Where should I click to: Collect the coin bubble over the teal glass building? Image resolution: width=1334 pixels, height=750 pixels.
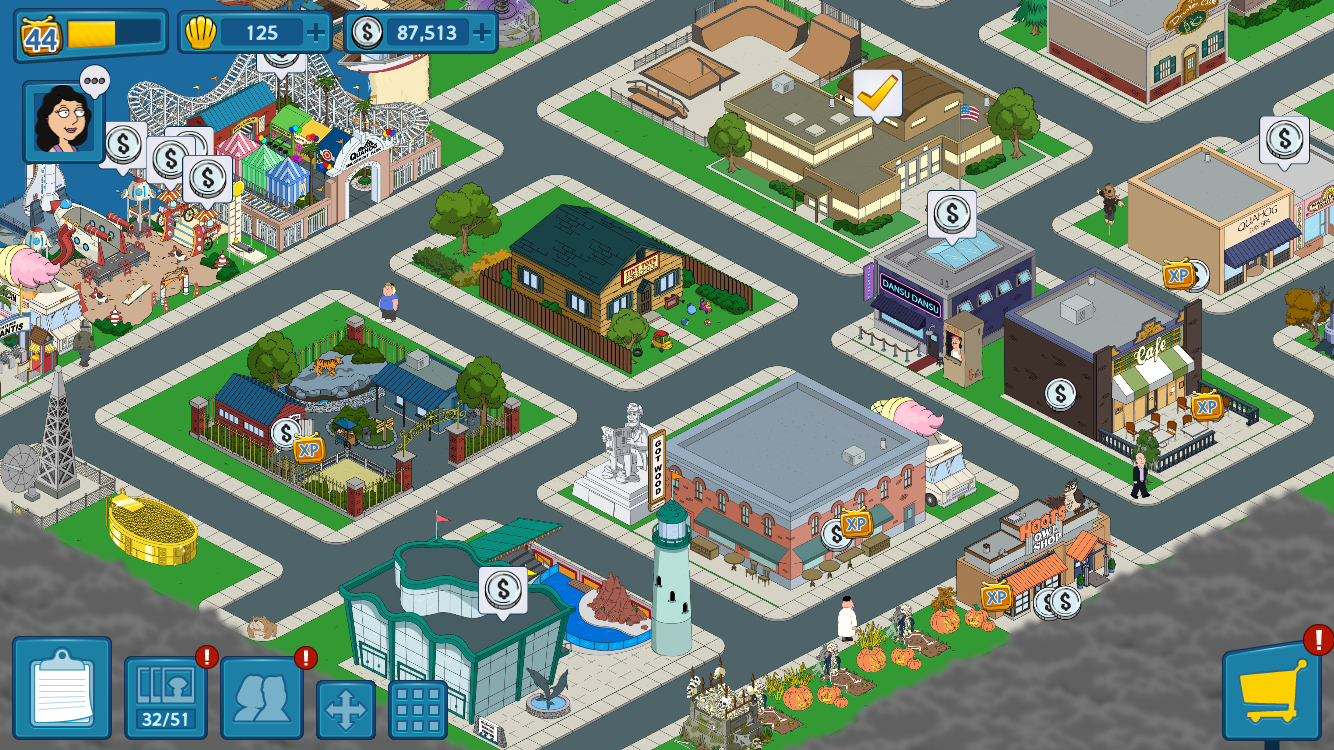pyautogui.click(x=502, y=590)
